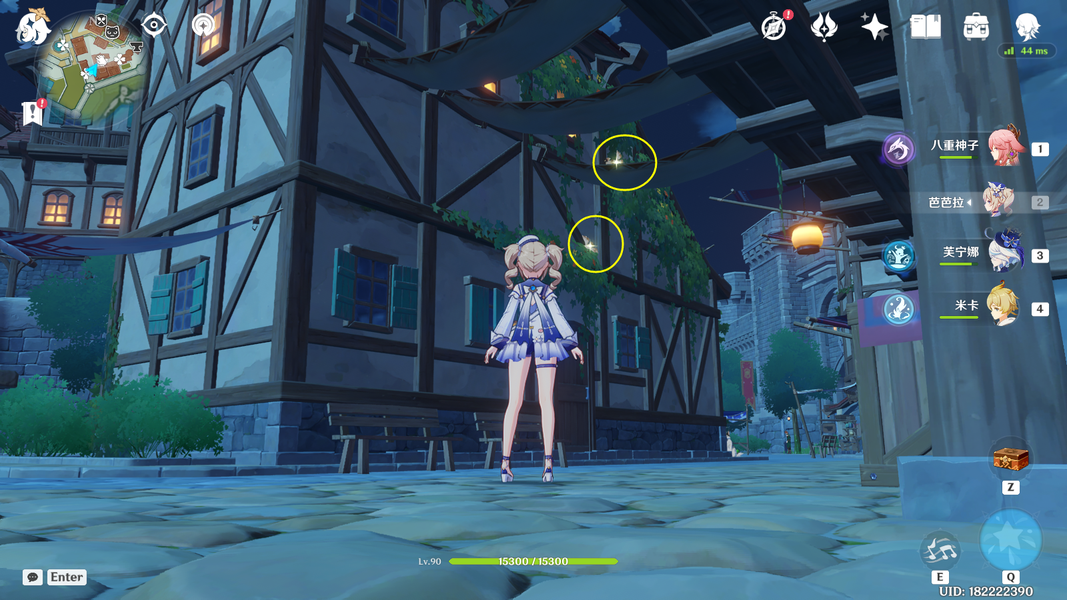Open the Paimon main menu
The image size is (1067, 600).
click(x=32, y=27)
